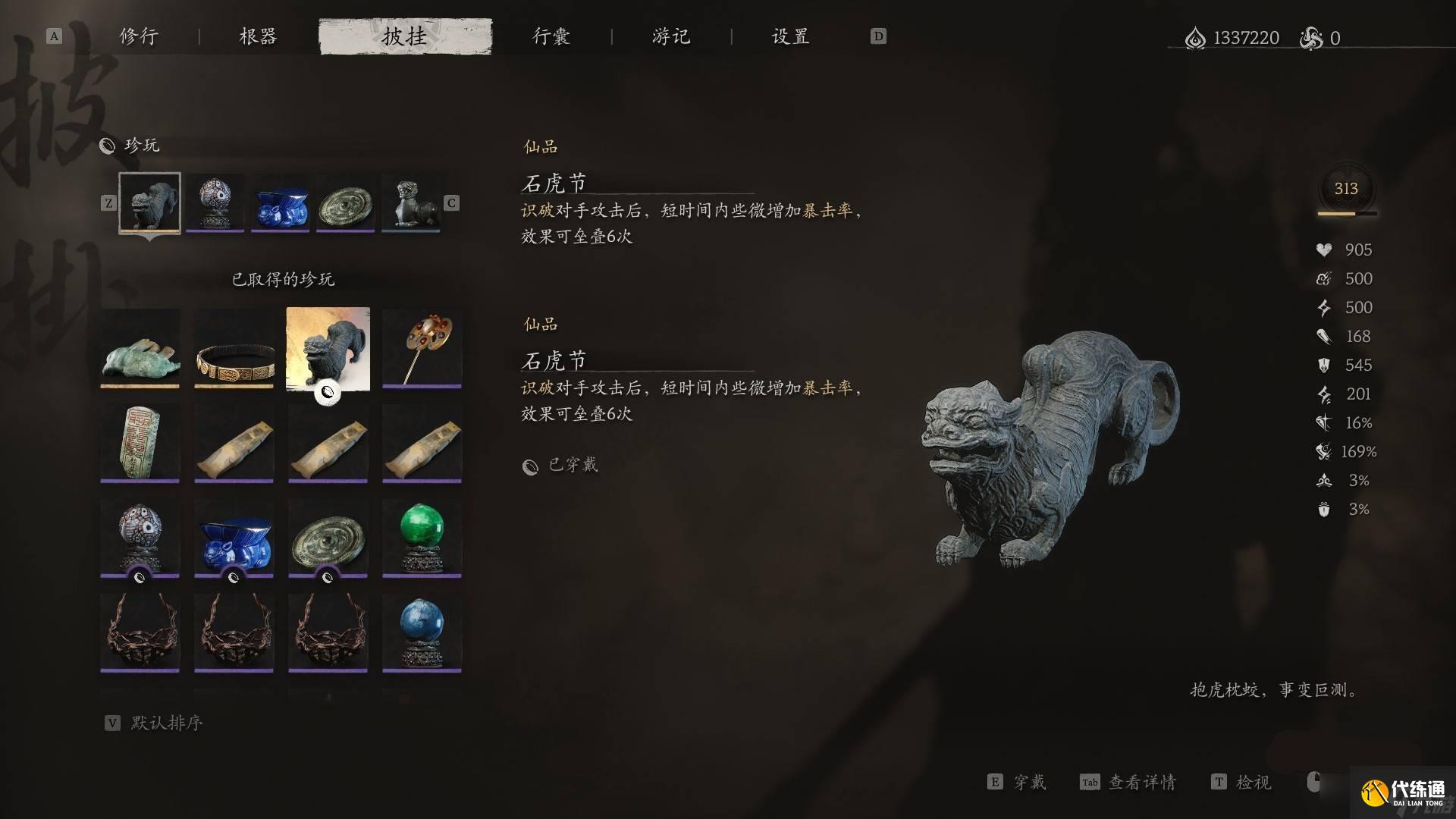Click the critical rate icon showing 16%

click(1323, 422)
